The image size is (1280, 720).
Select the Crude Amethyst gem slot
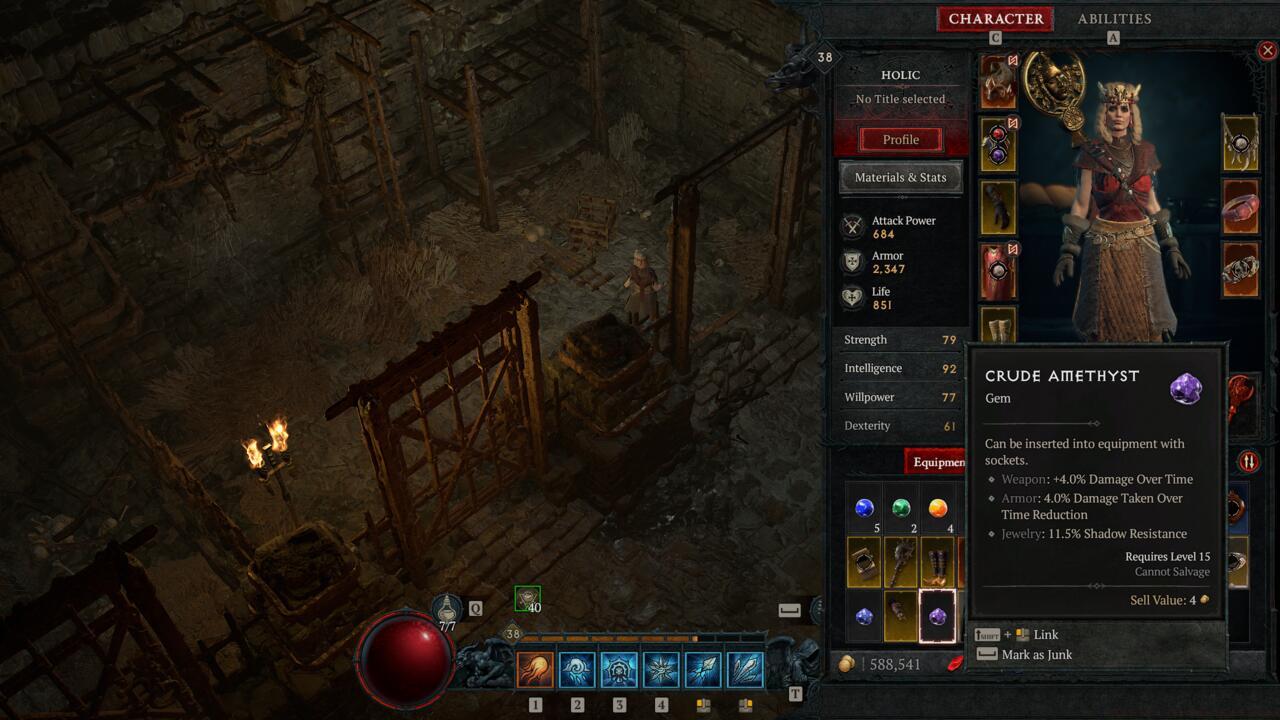pyautogui.click(x=937, y=616)
